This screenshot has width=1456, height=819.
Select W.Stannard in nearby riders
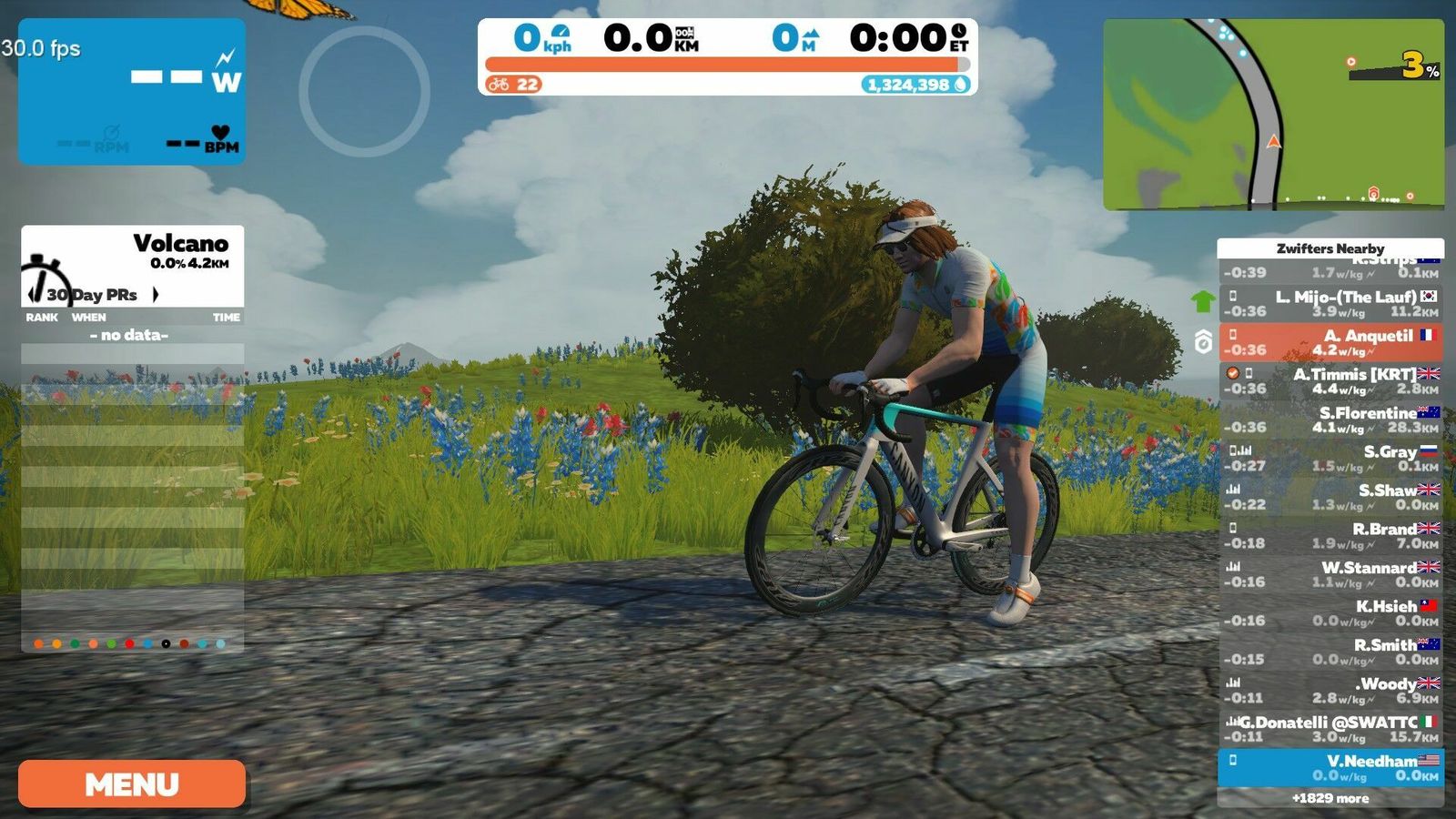1330,574
